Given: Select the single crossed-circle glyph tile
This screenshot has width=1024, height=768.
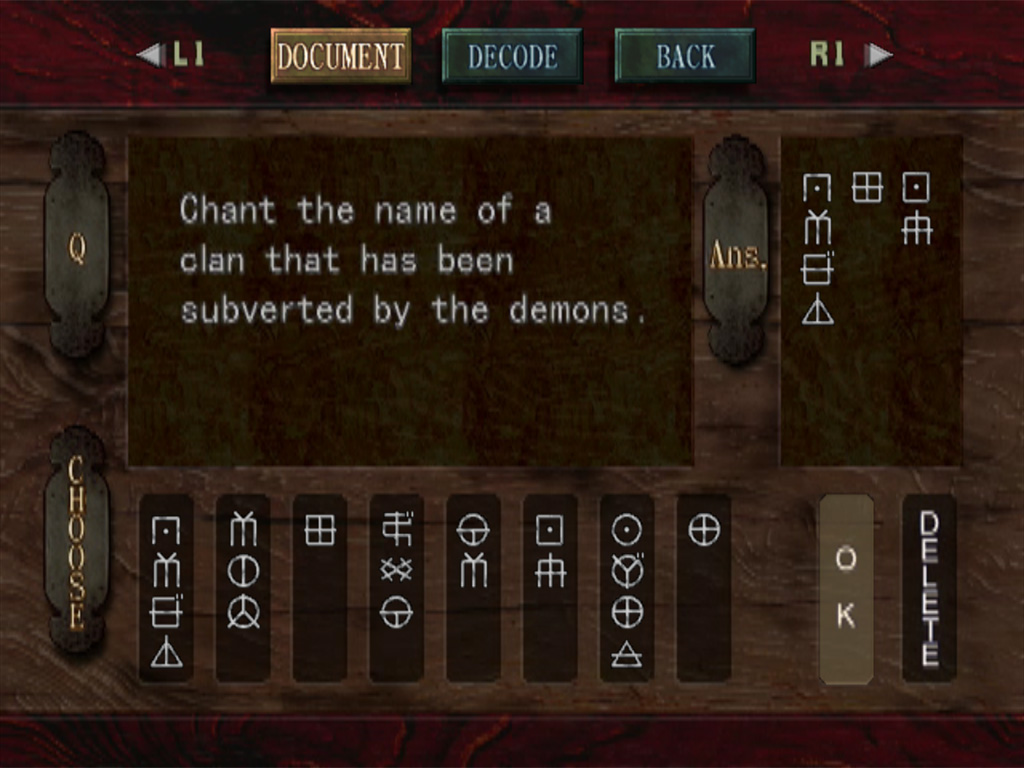Looking at the screenshot, I should click(x=704, y=588).
